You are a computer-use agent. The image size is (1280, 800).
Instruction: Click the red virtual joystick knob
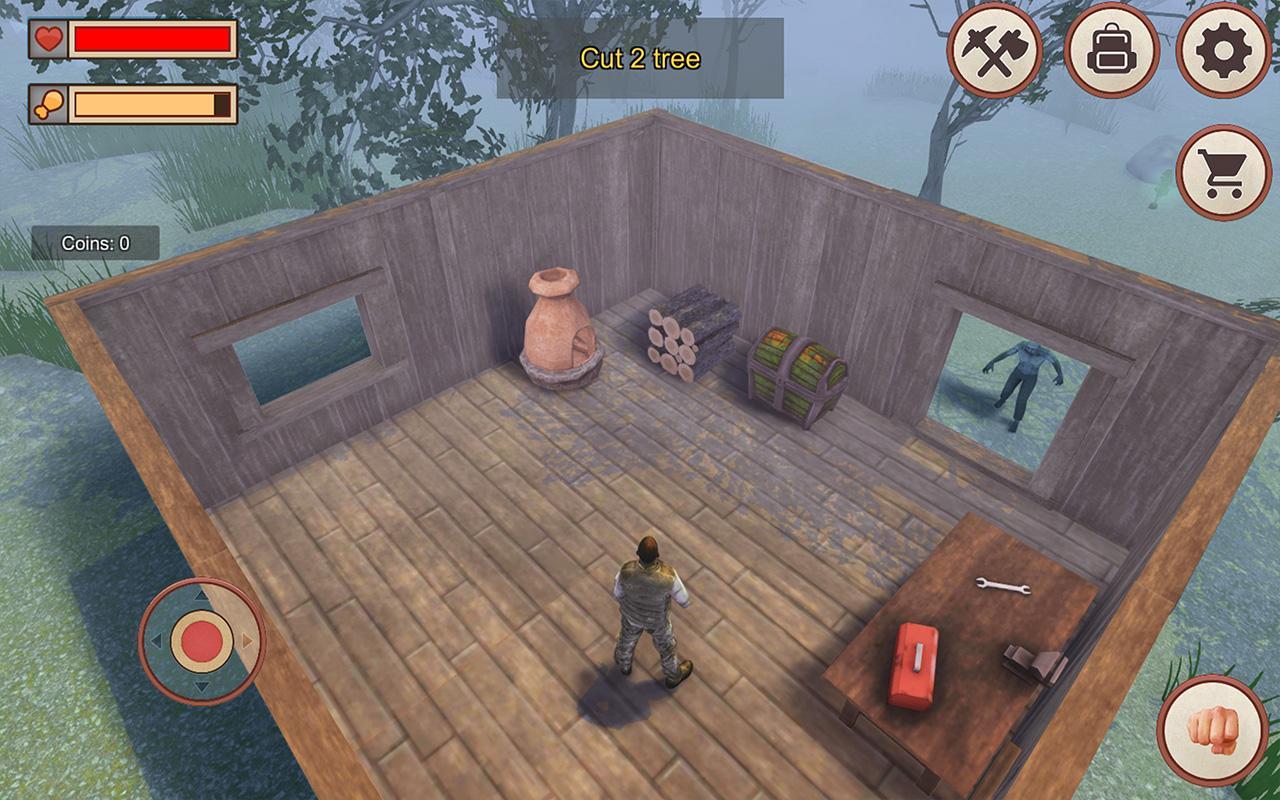point(202,640)
